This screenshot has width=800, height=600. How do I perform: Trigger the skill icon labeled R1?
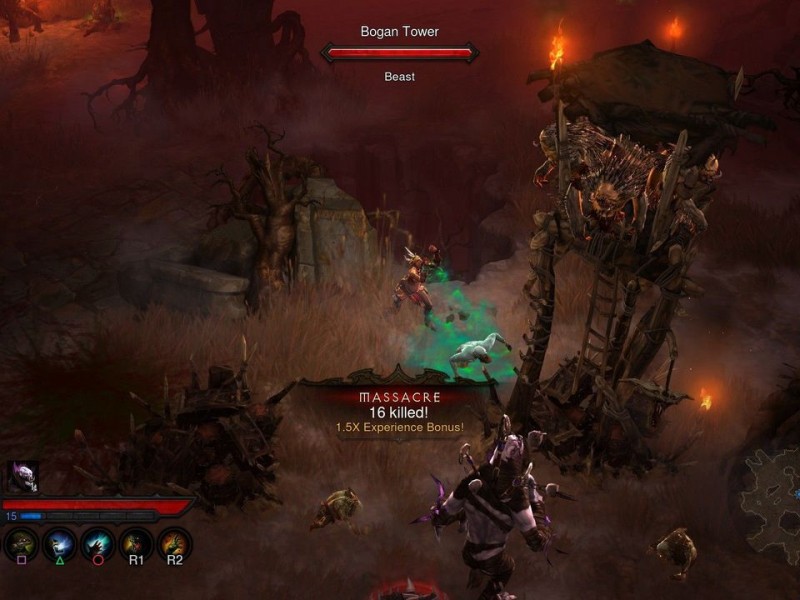[136, 542]
